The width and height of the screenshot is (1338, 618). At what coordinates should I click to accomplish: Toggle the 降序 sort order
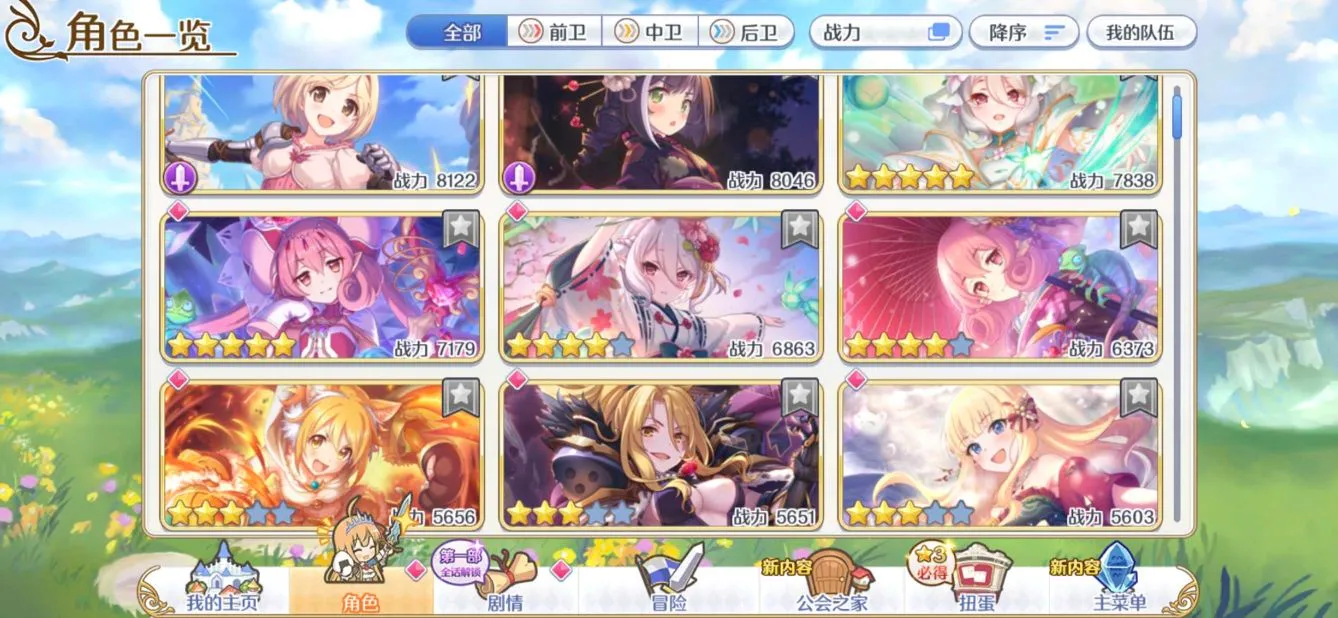click(x=1024, y=32)
